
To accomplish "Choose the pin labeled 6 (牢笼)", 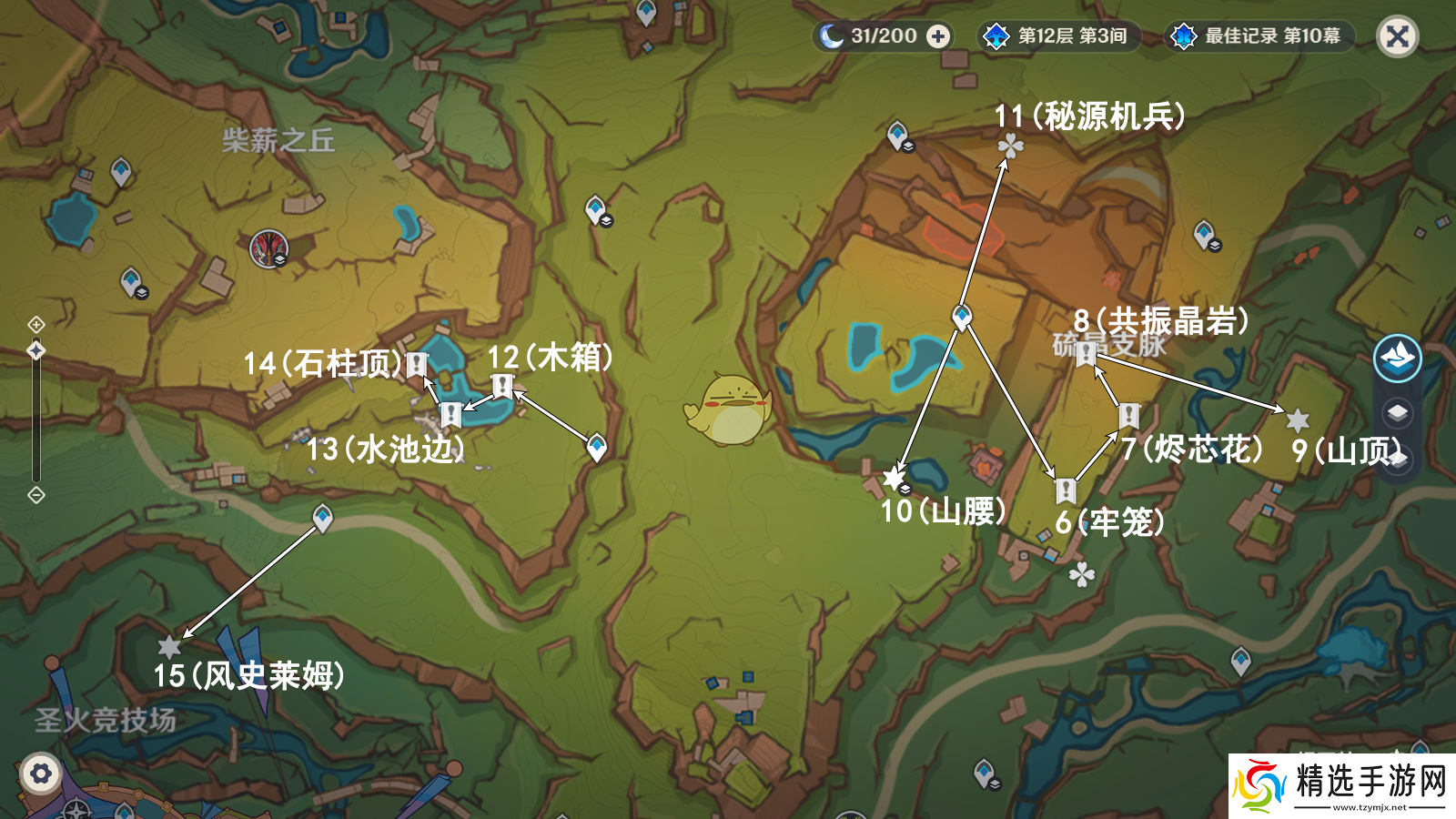I will point(1066,490).
